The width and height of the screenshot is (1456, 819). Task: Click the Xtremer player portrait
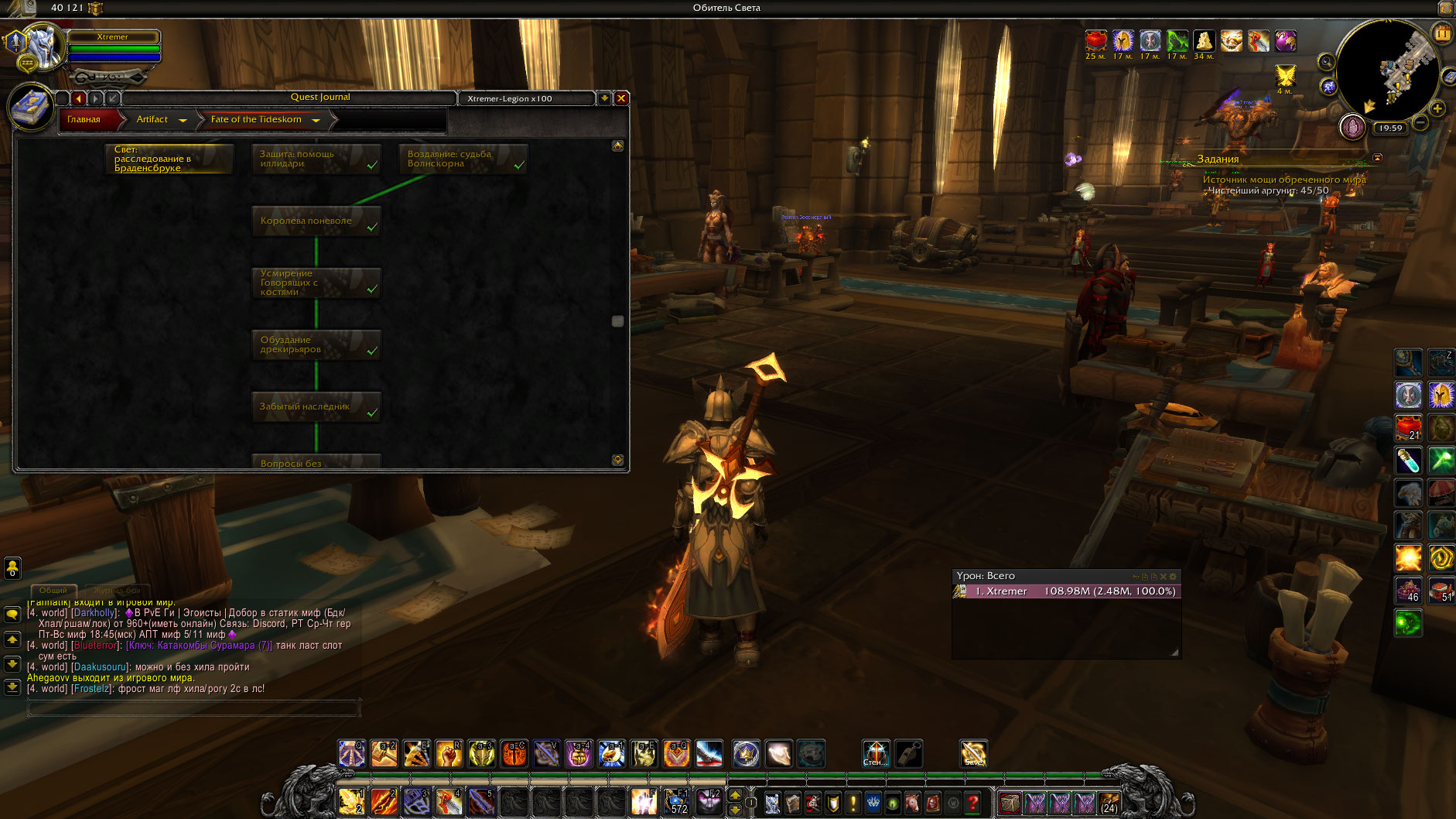[43, 46]
